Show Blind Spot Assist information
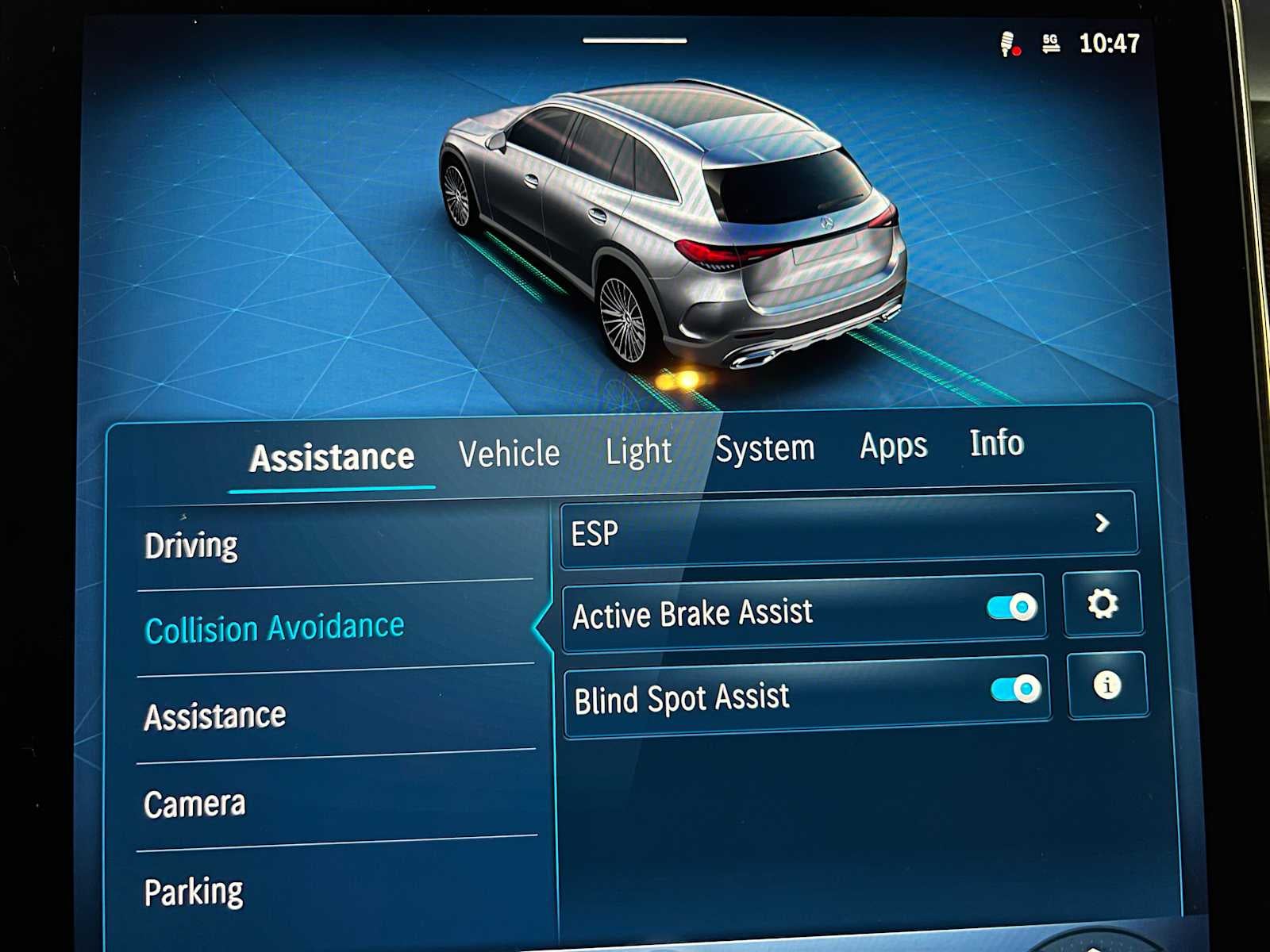This screenshot has width=1270, height=952. (1106, 687)
